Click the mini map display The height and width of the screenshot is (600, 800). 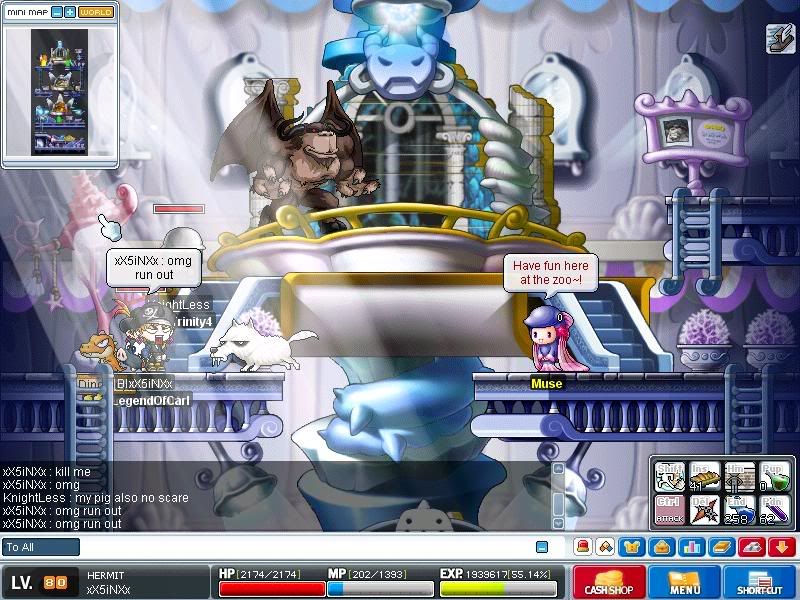tap(59, 92)
